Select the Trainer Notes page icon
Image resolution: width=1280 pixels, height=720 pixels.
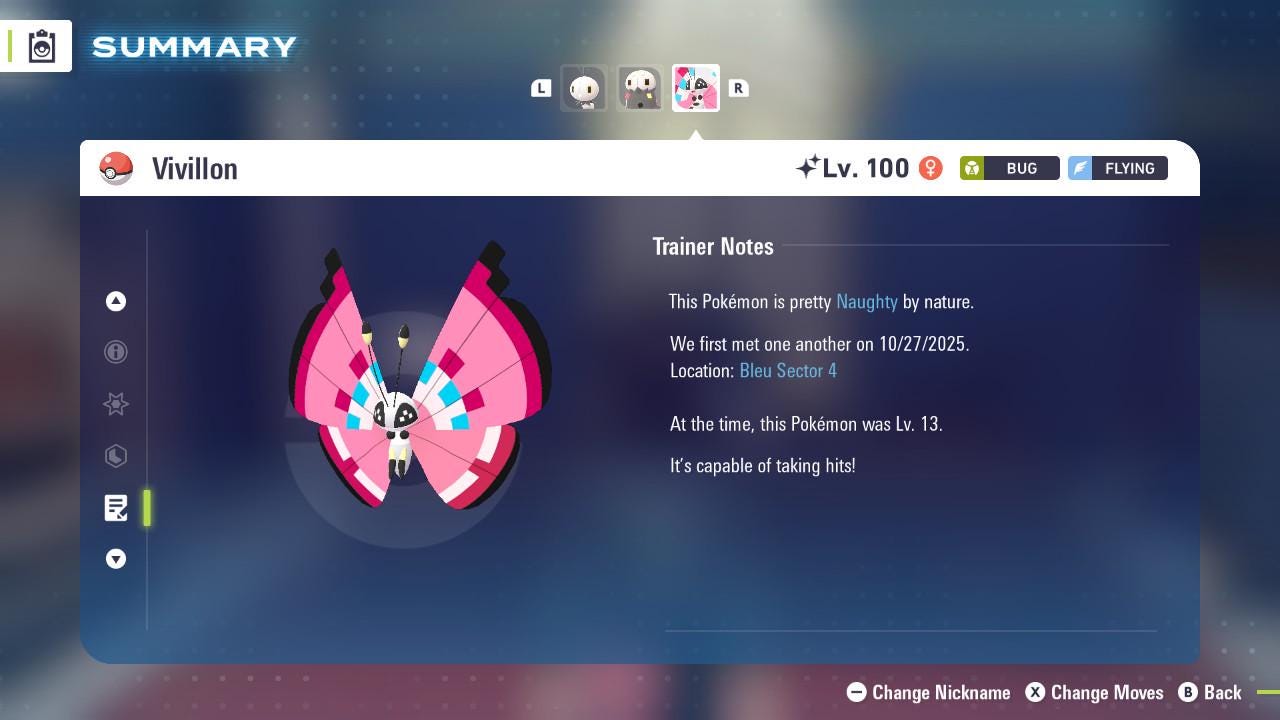(x=116, y=508)
